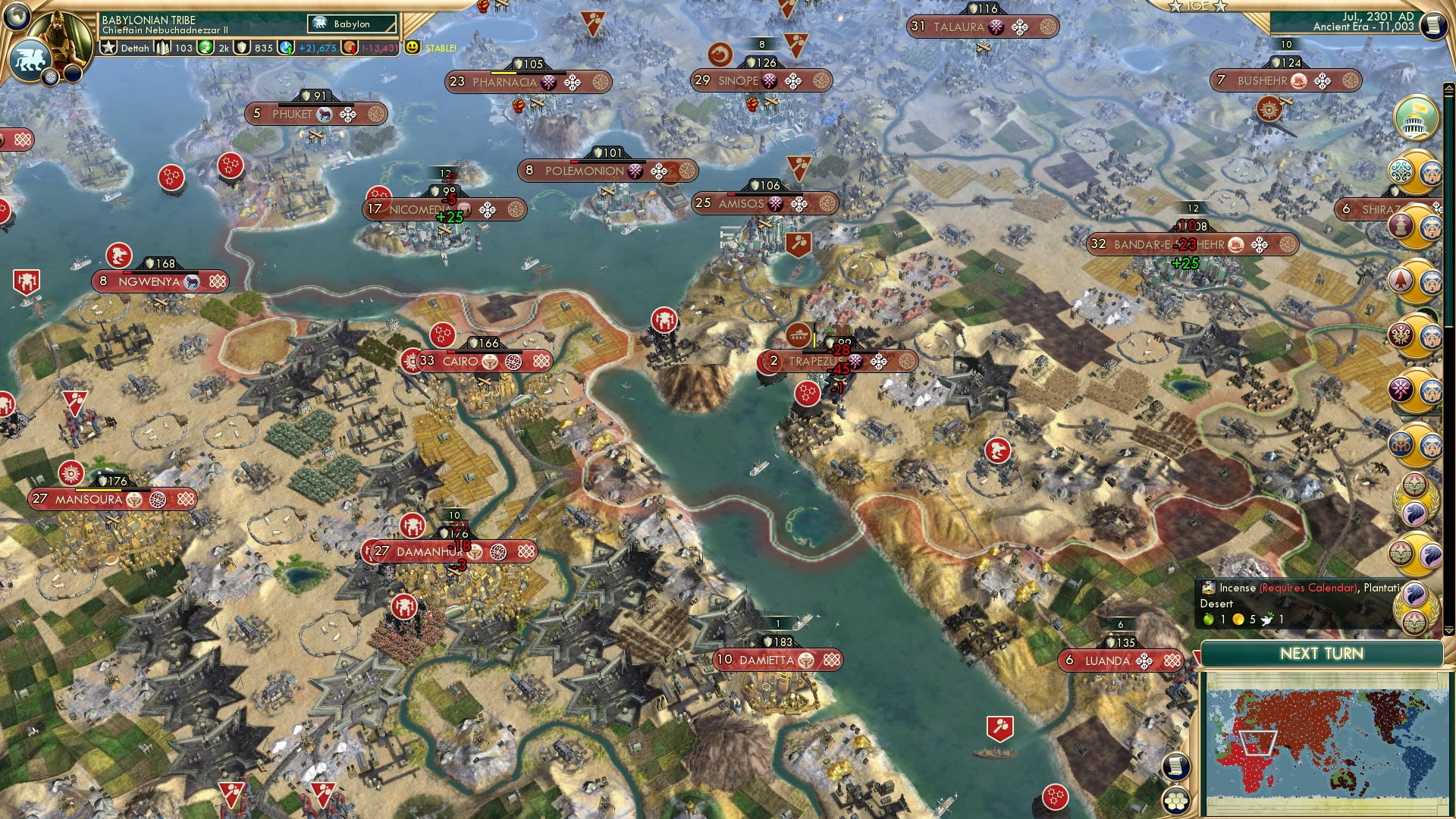Screen dimensions: 1456x819
Task: Click the Babylonian winged lion emblem
Action: pos(30,59)
